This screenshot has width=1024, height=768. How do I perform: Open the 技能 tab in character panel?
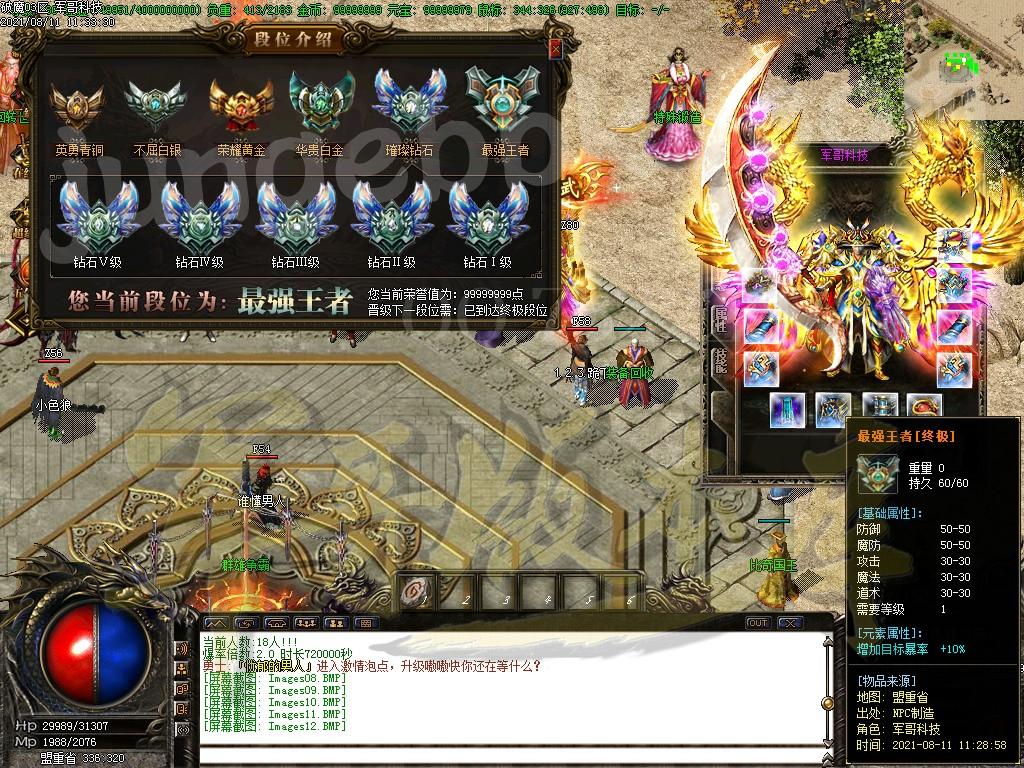click(720, 362)
